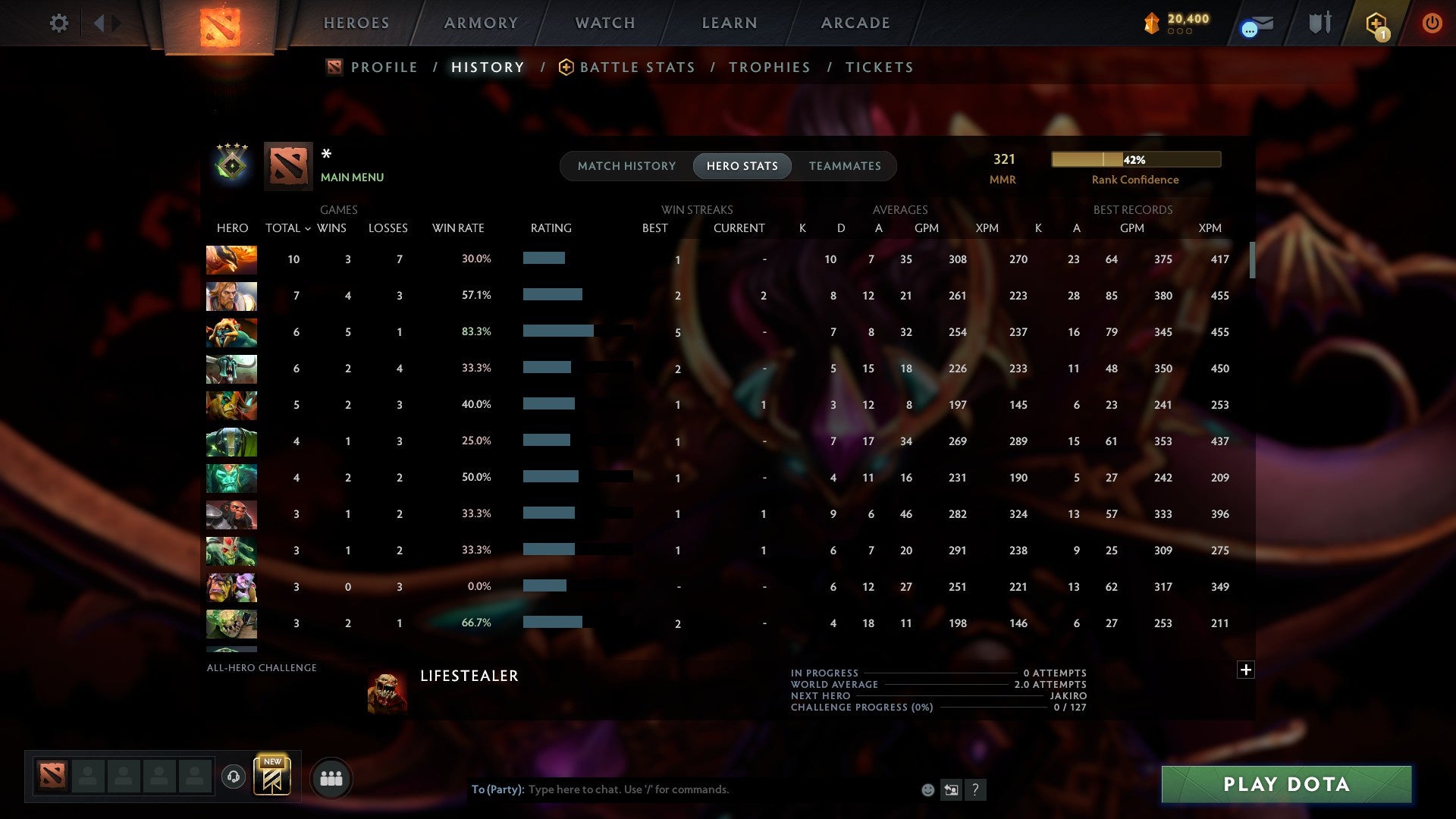Open the emoticon picker beside the chat bar
Screen dimensions: 1456x819
click(927, 789)
